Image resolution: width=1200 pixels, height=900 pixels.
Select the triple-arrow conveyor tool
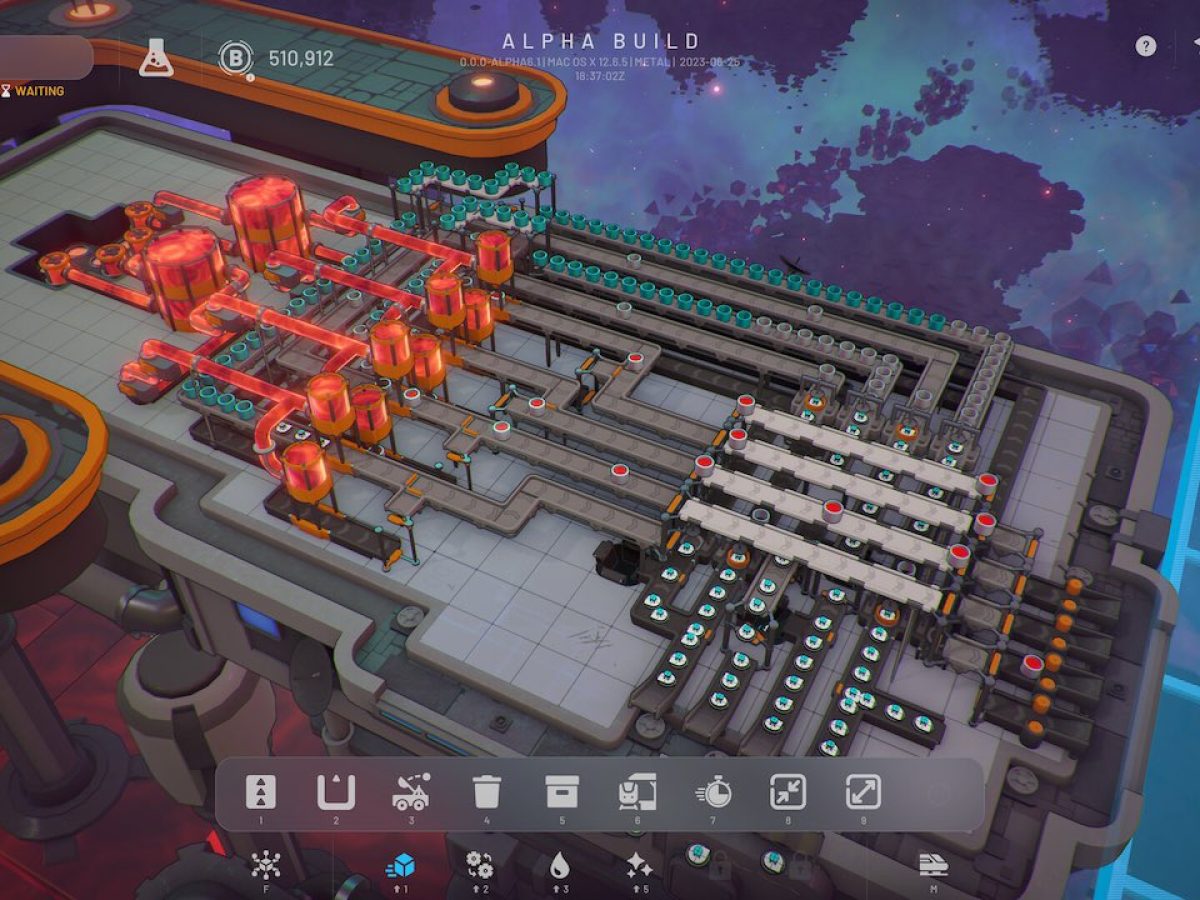[261, 793]
